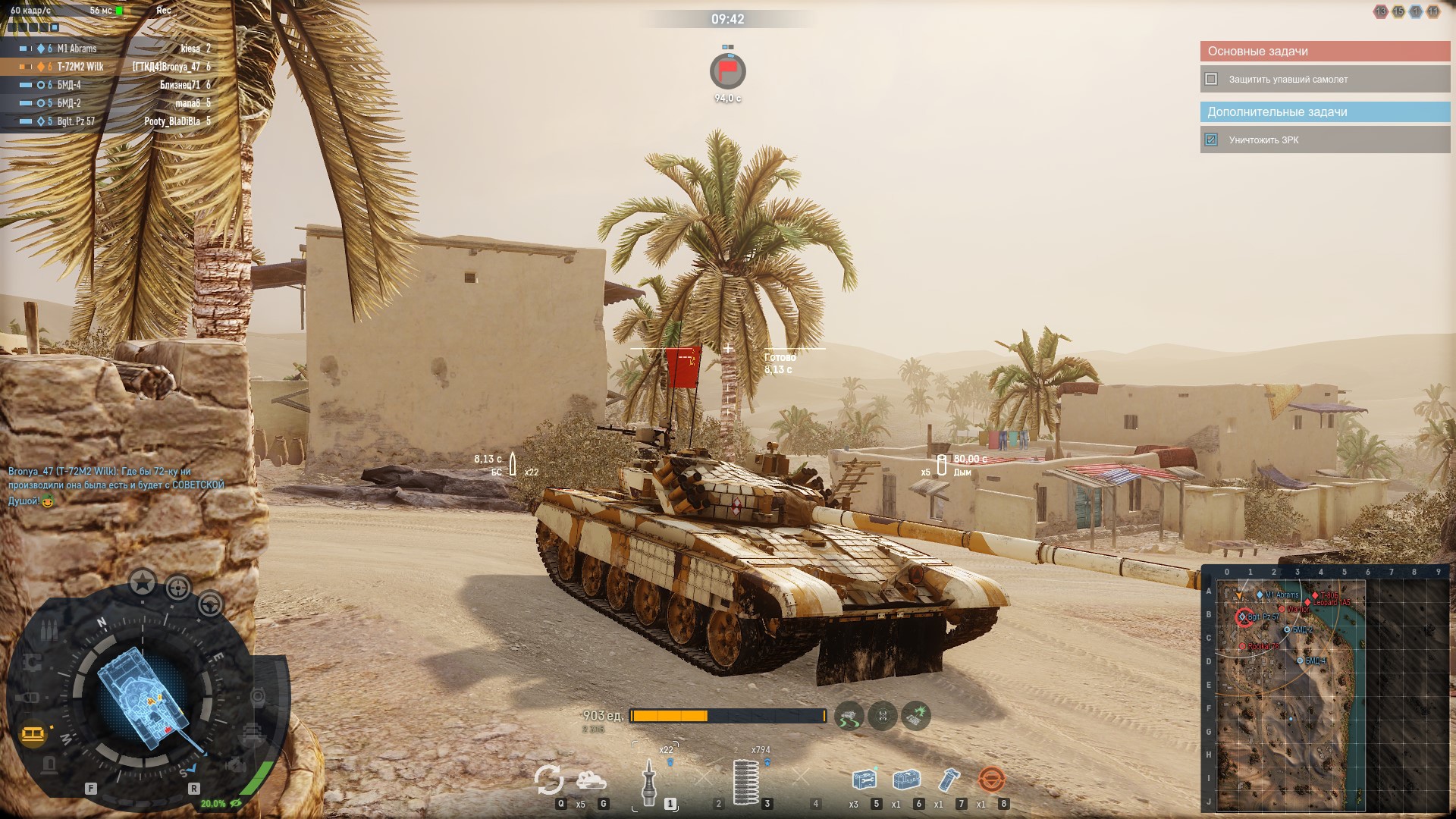Click the red flag capture indicator
Screen dimensions: 1456x819
(x=727, y=72)
